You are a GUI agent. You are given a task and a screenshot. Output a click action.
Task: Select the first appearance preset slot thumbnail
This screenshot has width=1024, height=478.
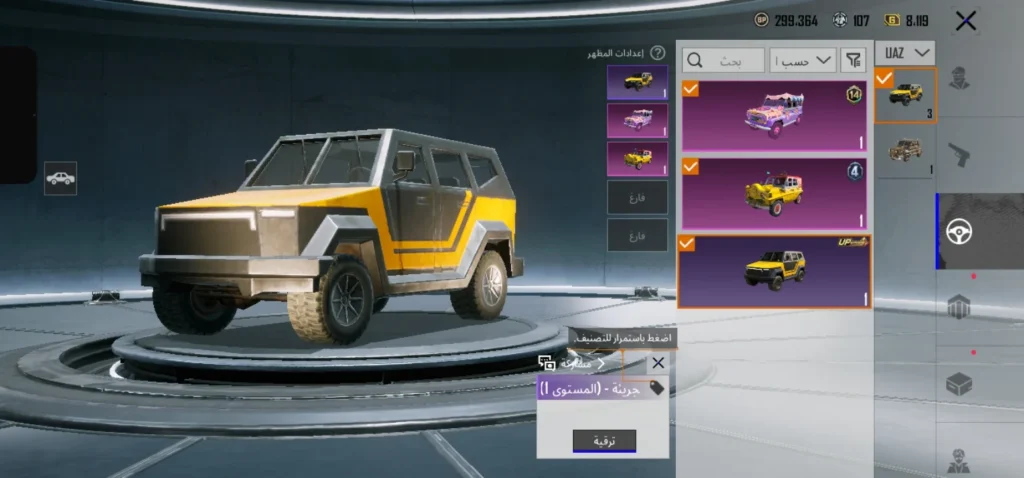click(x=637, y=82)
